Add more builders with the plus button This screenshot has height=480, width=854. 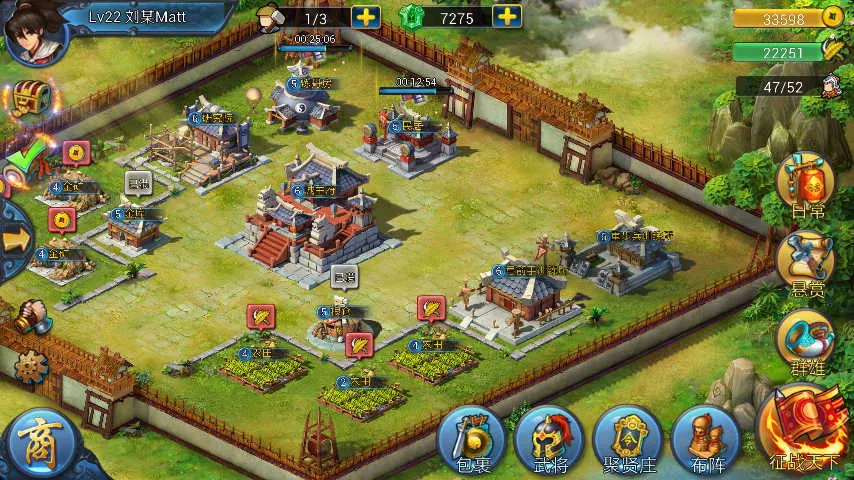click(366, 16)
